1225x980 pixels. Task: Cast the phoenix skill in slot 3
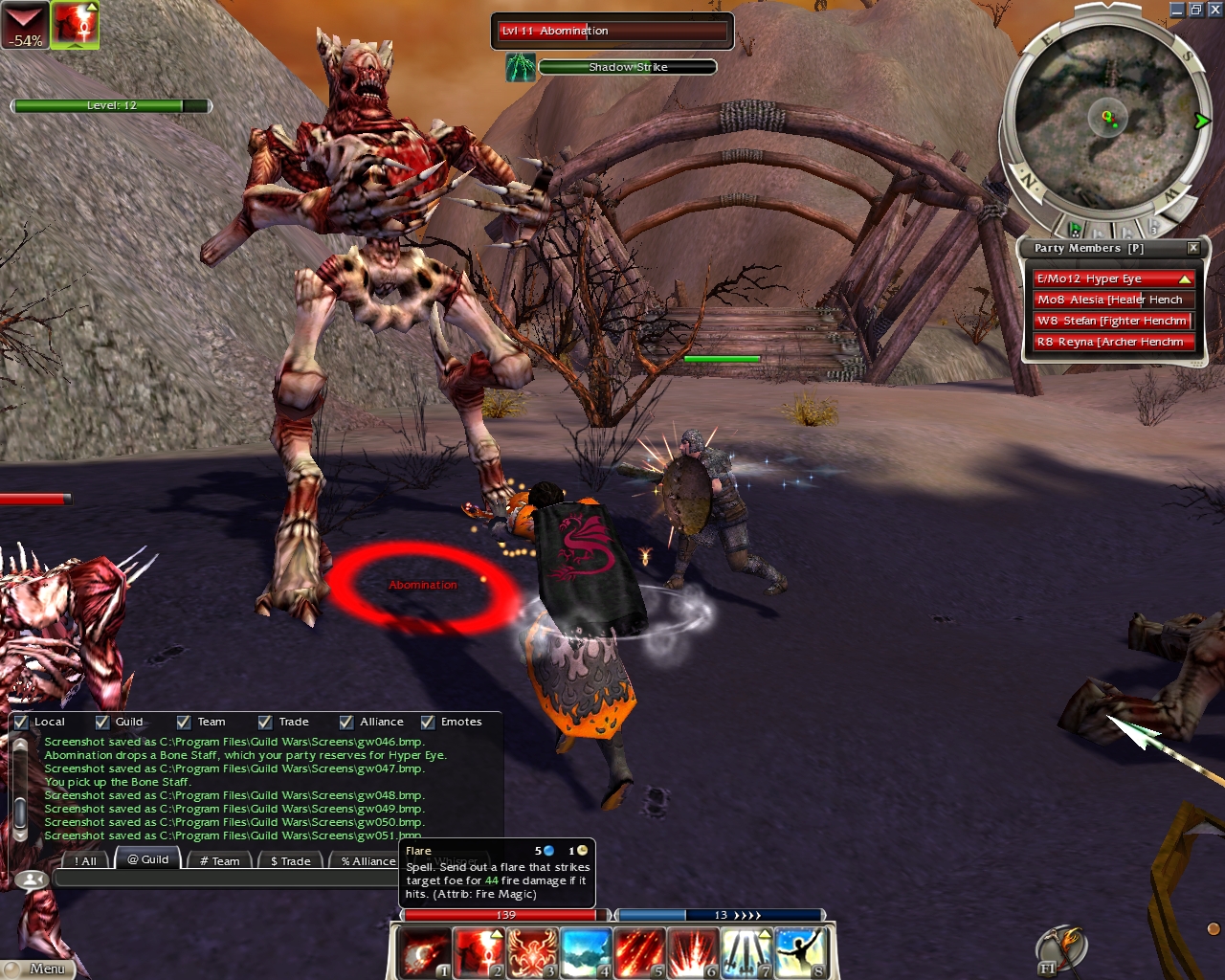click(532, 953)
